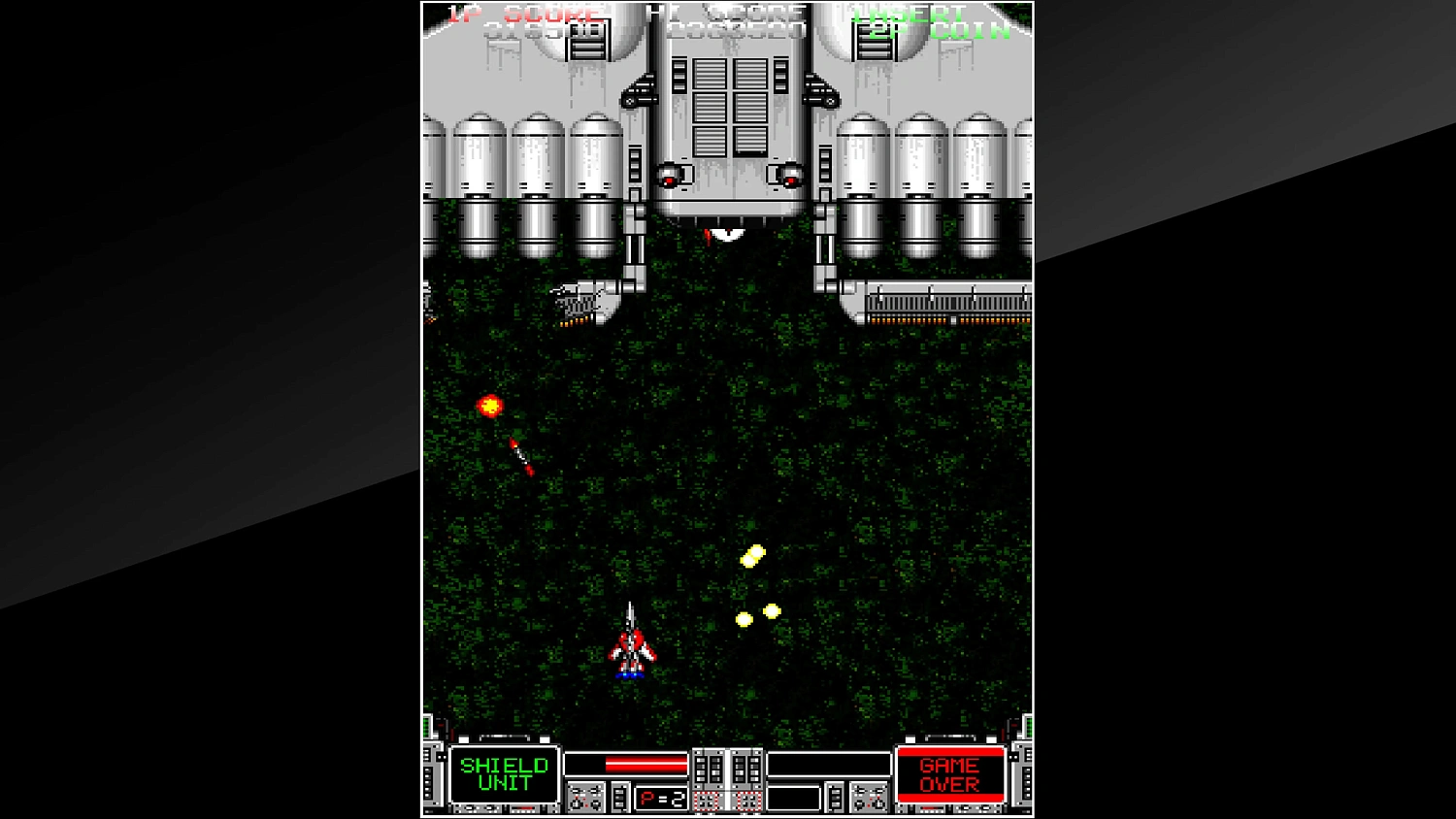The height and width of the screenshot is (819, 1456).
Task: Click the dotted red hatch on the HUD
Action: (706, 800)
